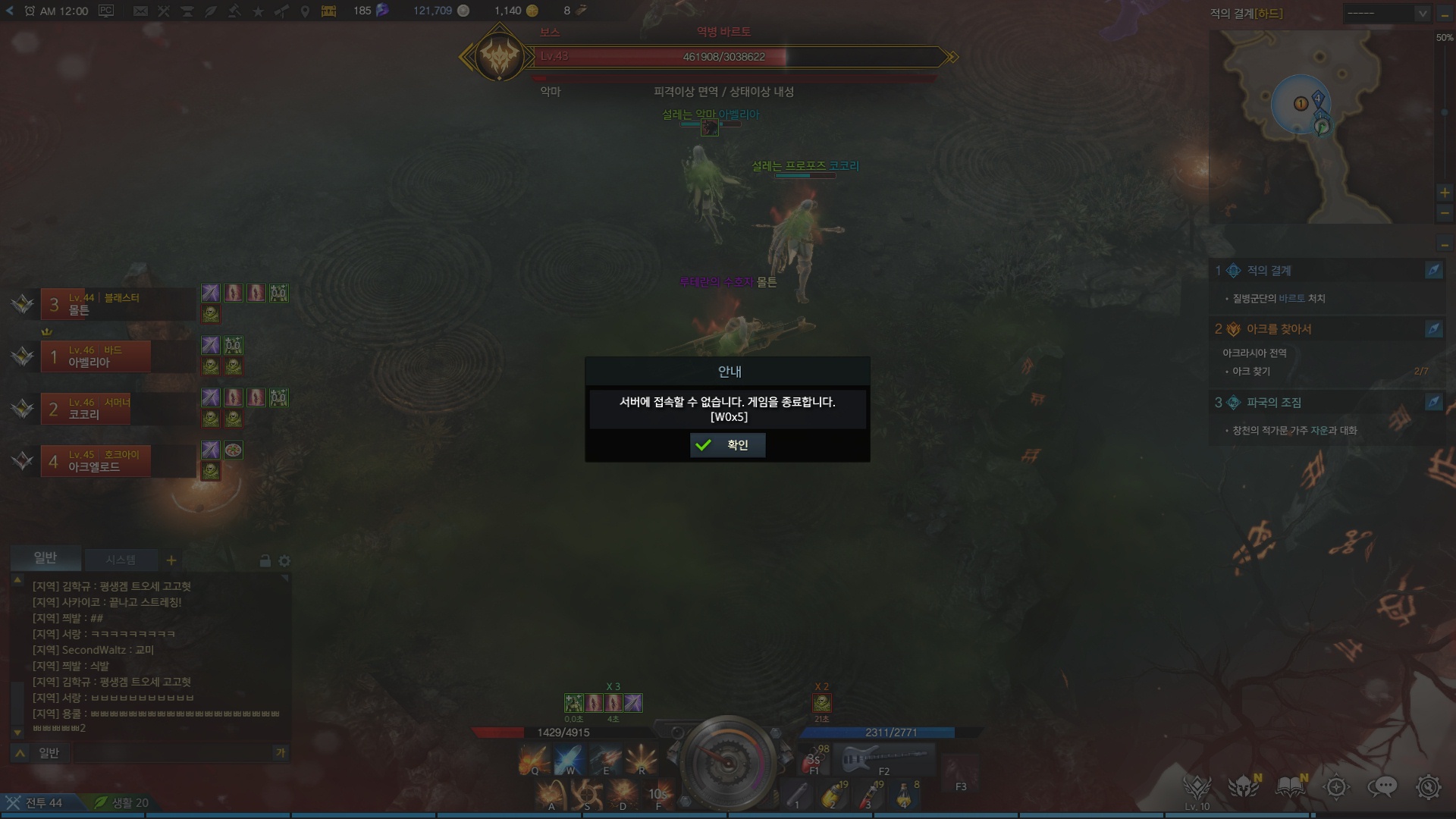
Task: Collapse the quest tracker panel
Action: point(1445,245)
